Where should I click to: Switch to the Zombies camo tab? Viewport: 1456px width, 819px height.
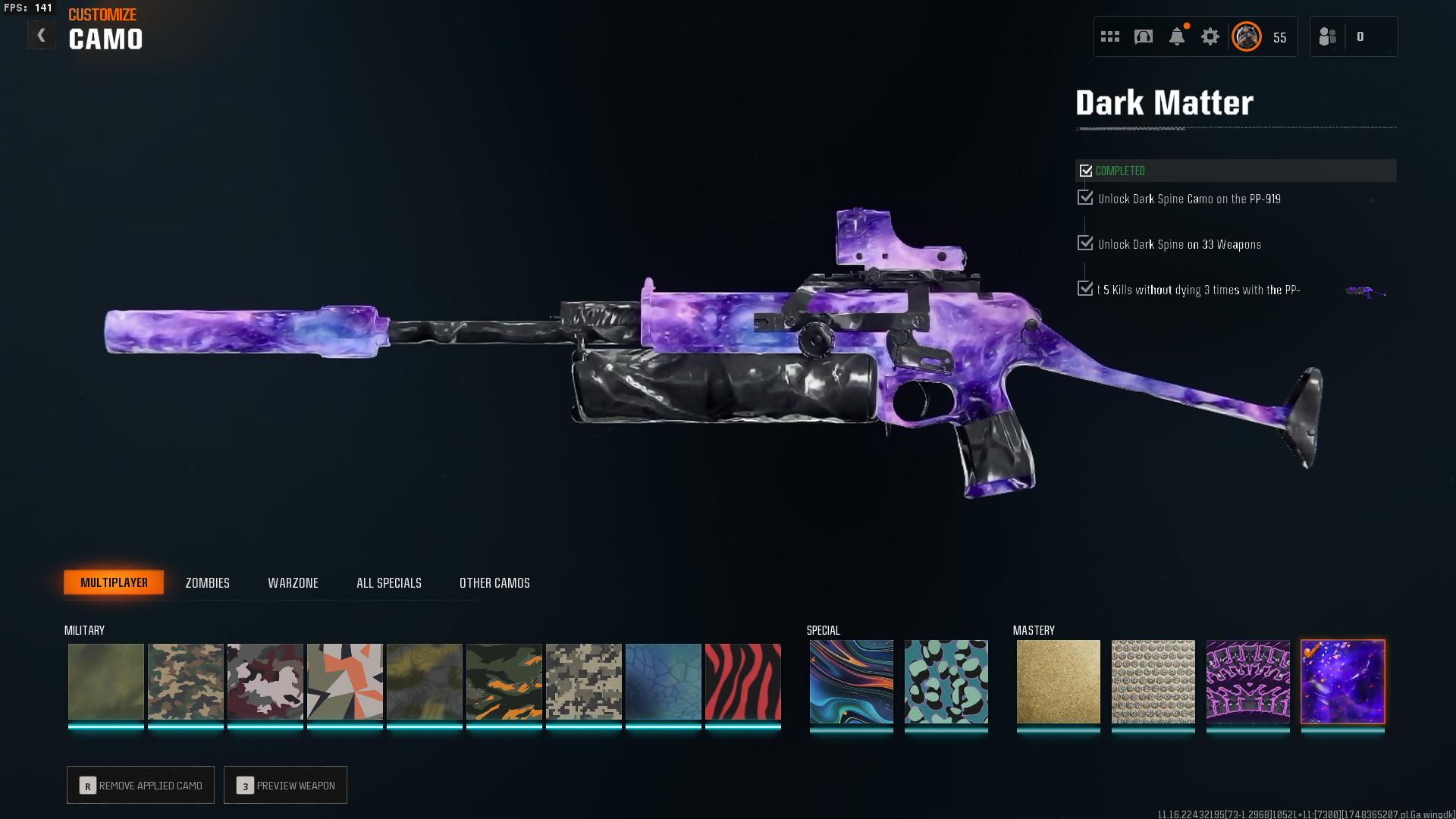pyautogui.click(x=207, y=582)
